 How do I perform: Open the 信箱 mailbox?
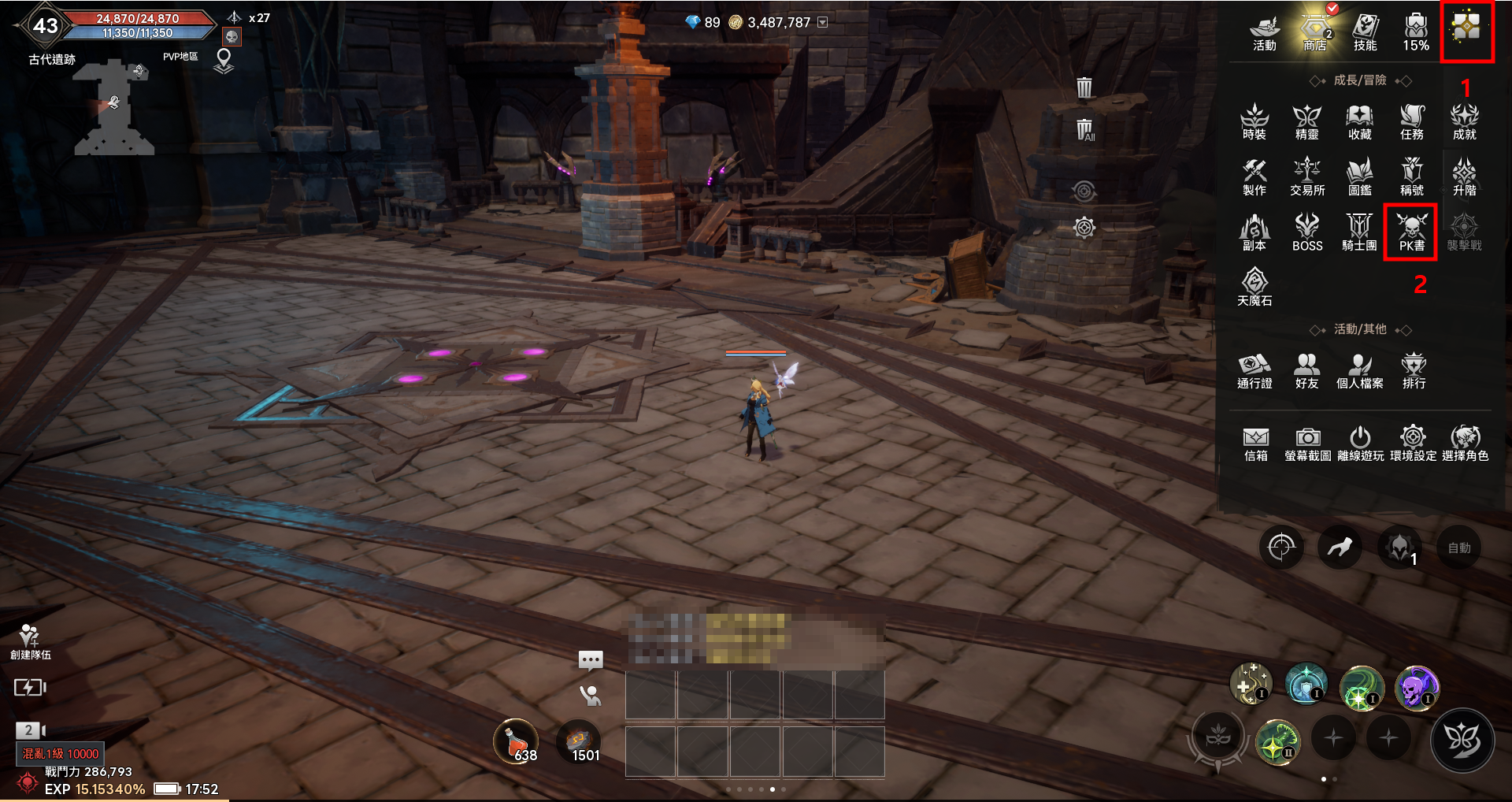pyautogui.click(x=1255, y=444)
